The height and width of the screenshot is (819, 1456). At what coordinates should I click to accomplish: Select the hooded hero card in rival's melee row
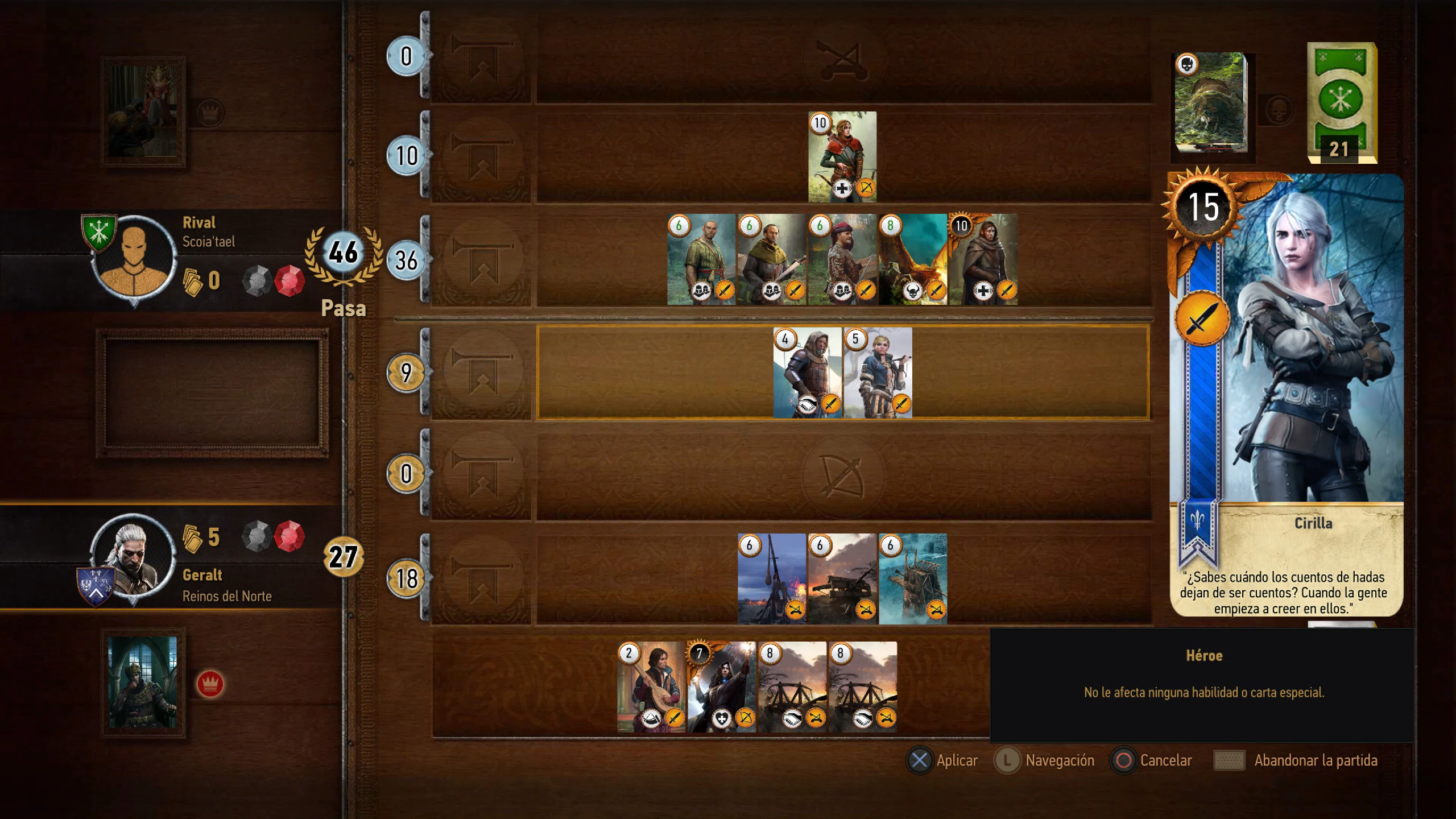[983, 259]
